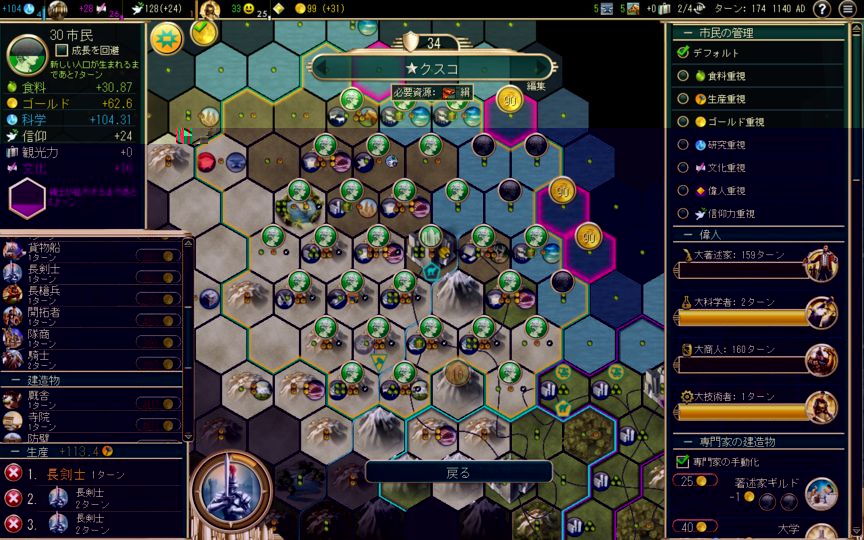864x540 pixels.
Task: Choose the 生産重視 production focus
Action: [684, 99]
